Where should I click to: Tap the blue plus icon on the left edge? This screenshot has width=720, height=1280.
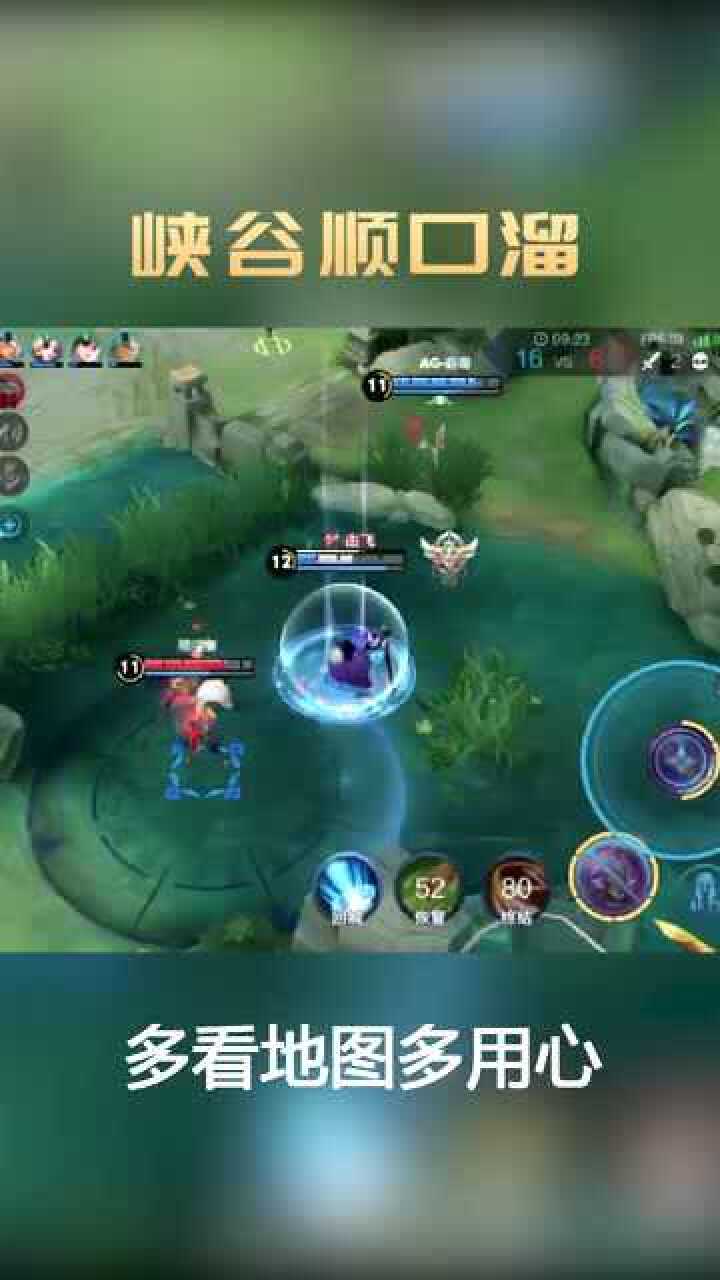pyautogui.click(x=12, y=524)
